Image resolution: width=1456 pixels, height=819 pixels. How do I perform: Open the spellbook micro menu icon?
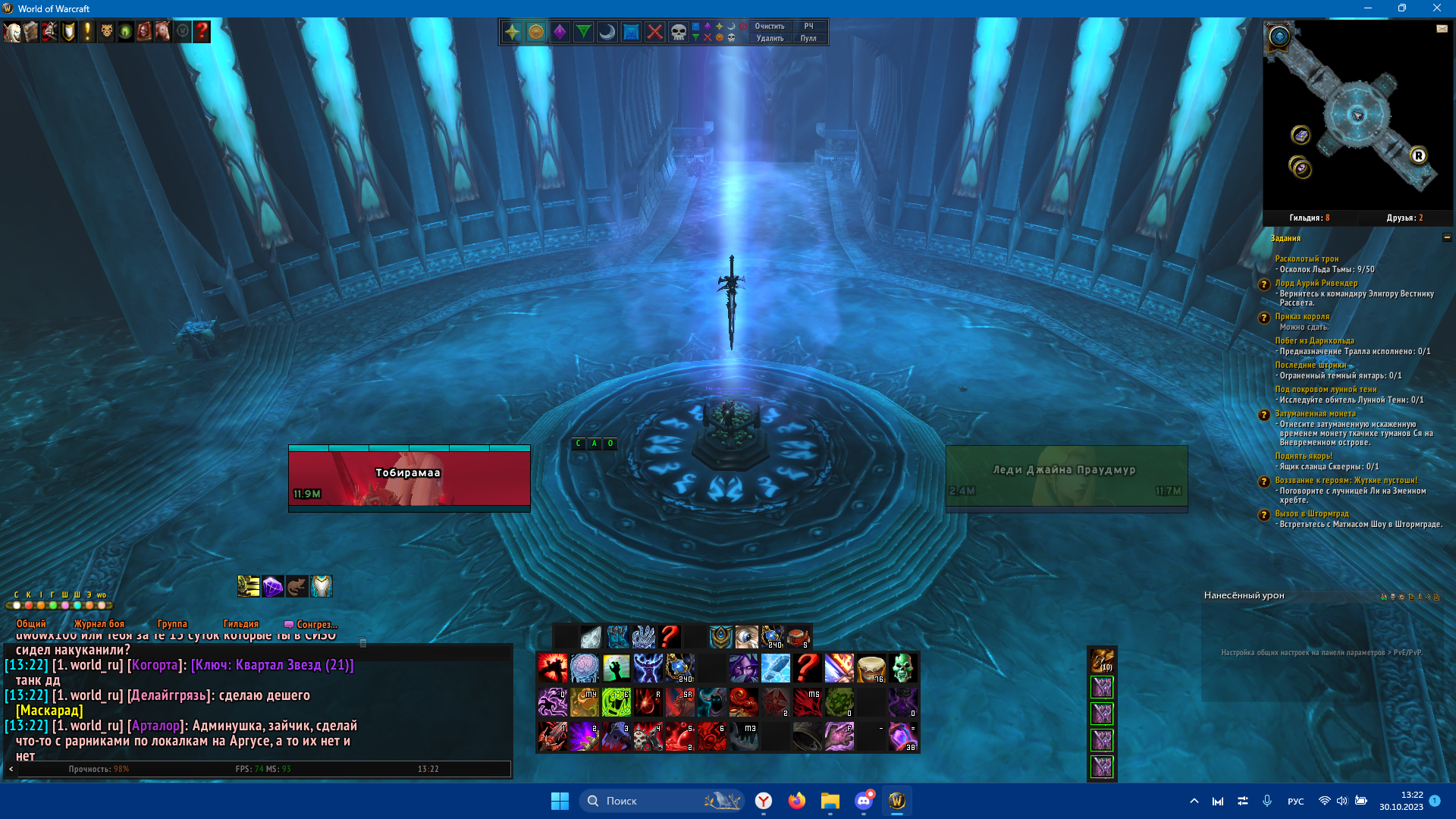(x=30, y=32)
